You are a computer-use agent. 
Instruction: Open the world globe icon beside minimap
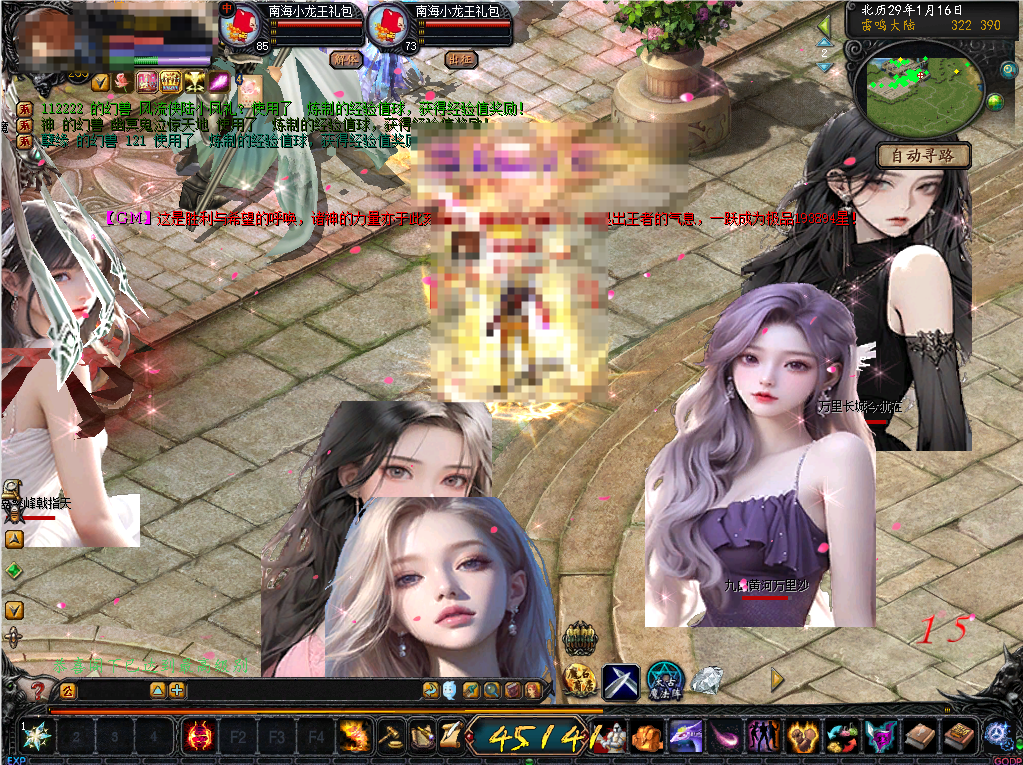(x=995, y=102)
